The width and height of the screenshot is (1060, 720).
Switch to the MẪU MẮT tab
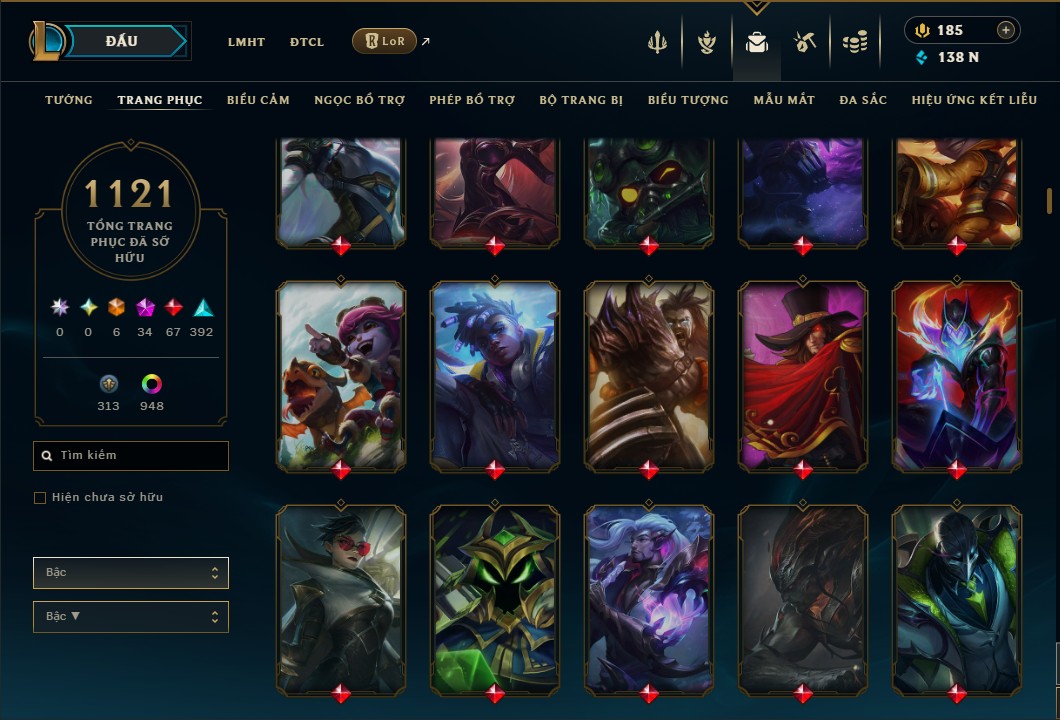pos(784,100)
